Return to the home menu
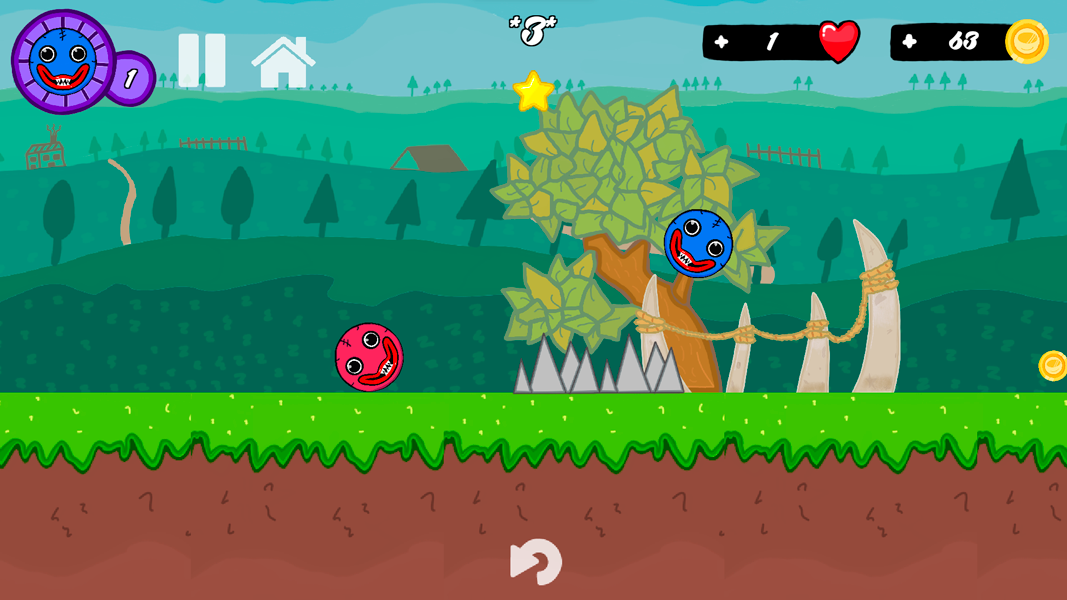Screen dimensions: 1067x600 click(x=283, y=62)
